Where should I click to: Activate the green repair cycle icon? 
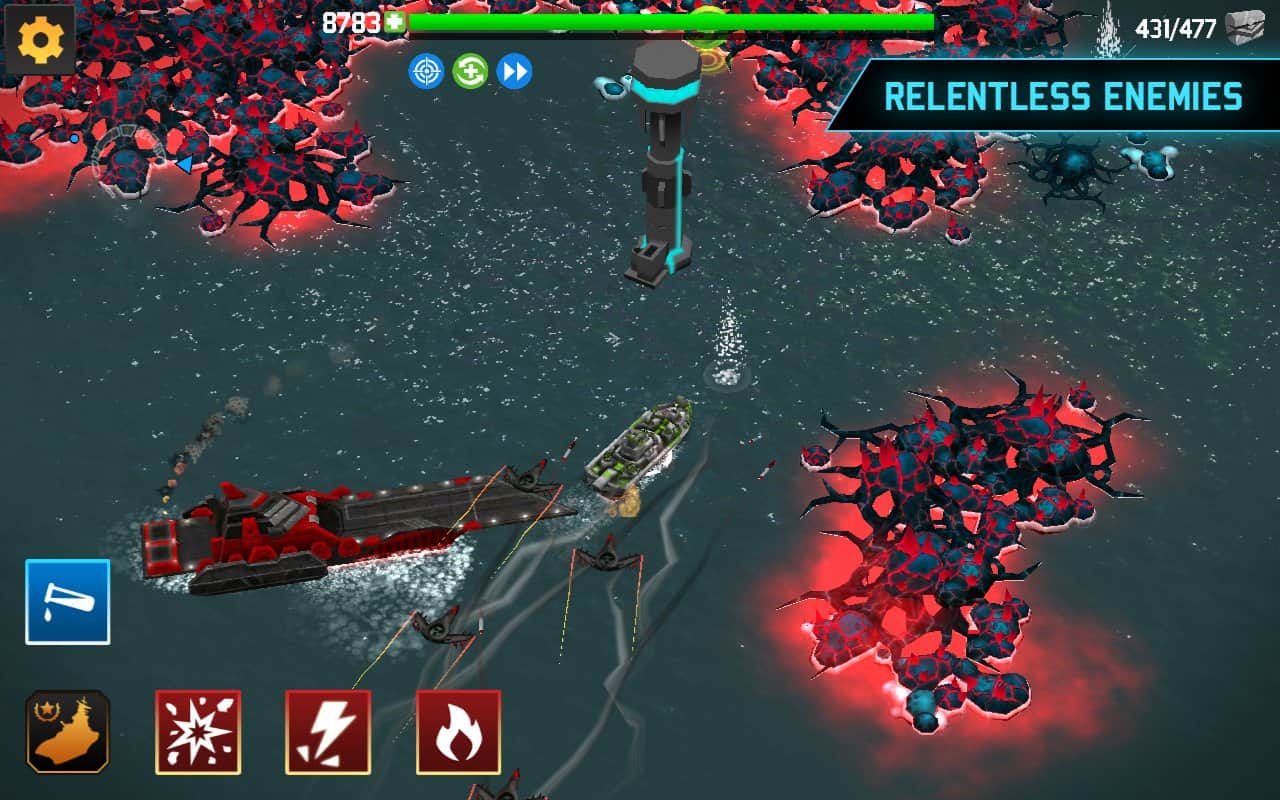(x=470, y=71)
